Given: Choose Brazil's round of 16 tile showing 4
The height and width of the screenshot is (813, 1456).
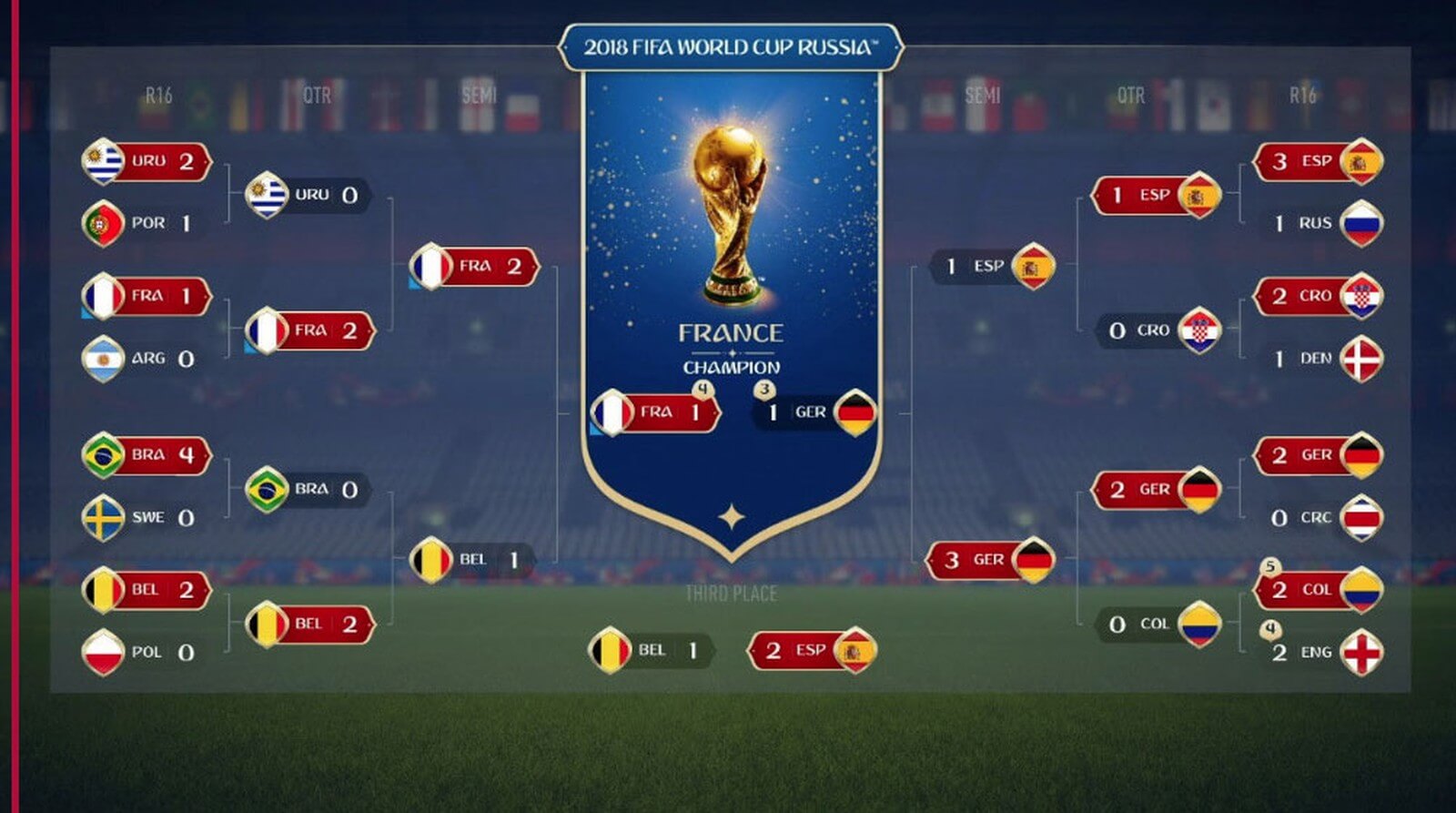Looking at the screenshot, I should [146, 454].
